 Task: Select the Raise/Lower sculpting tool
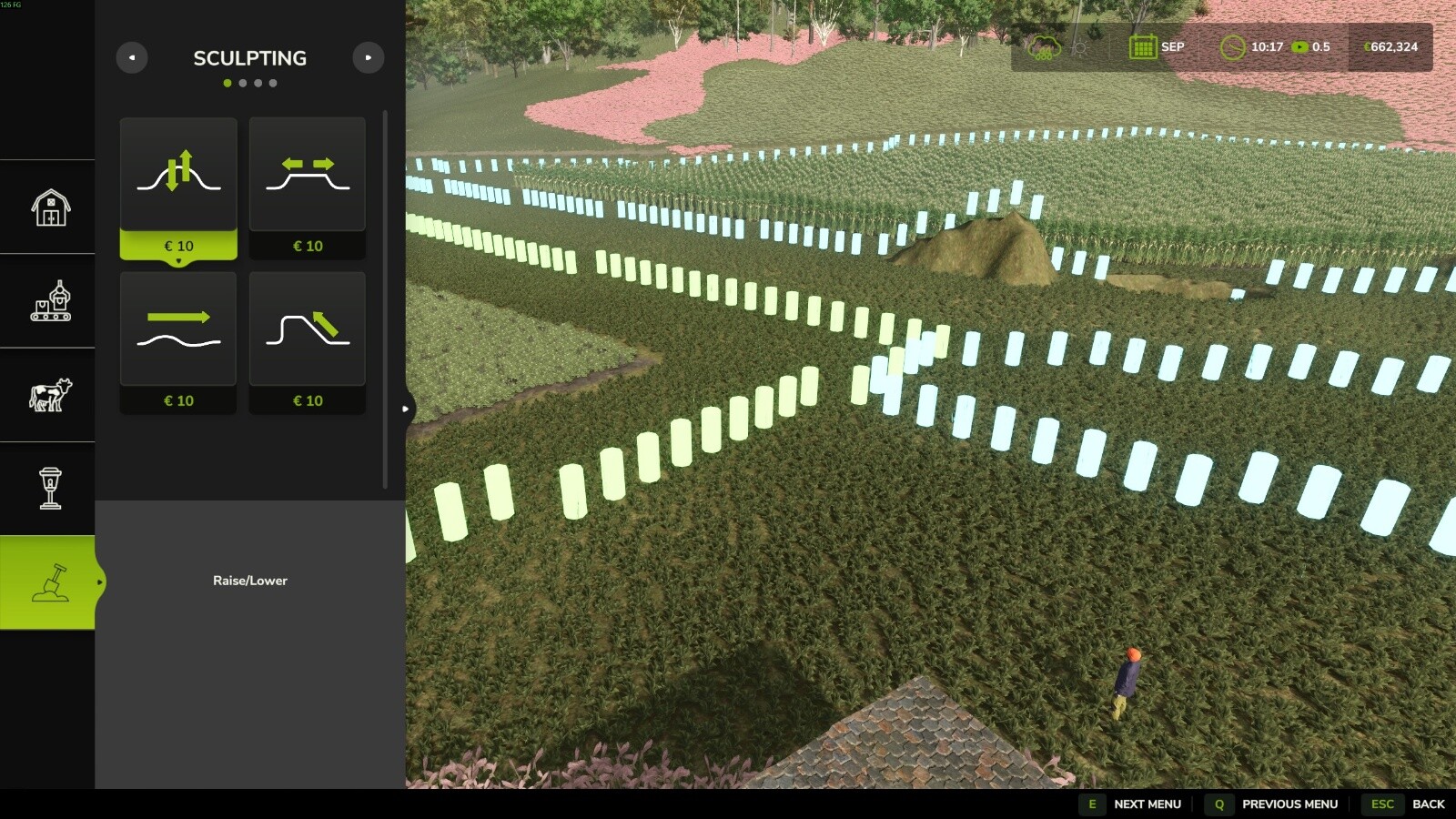(178, 175)
